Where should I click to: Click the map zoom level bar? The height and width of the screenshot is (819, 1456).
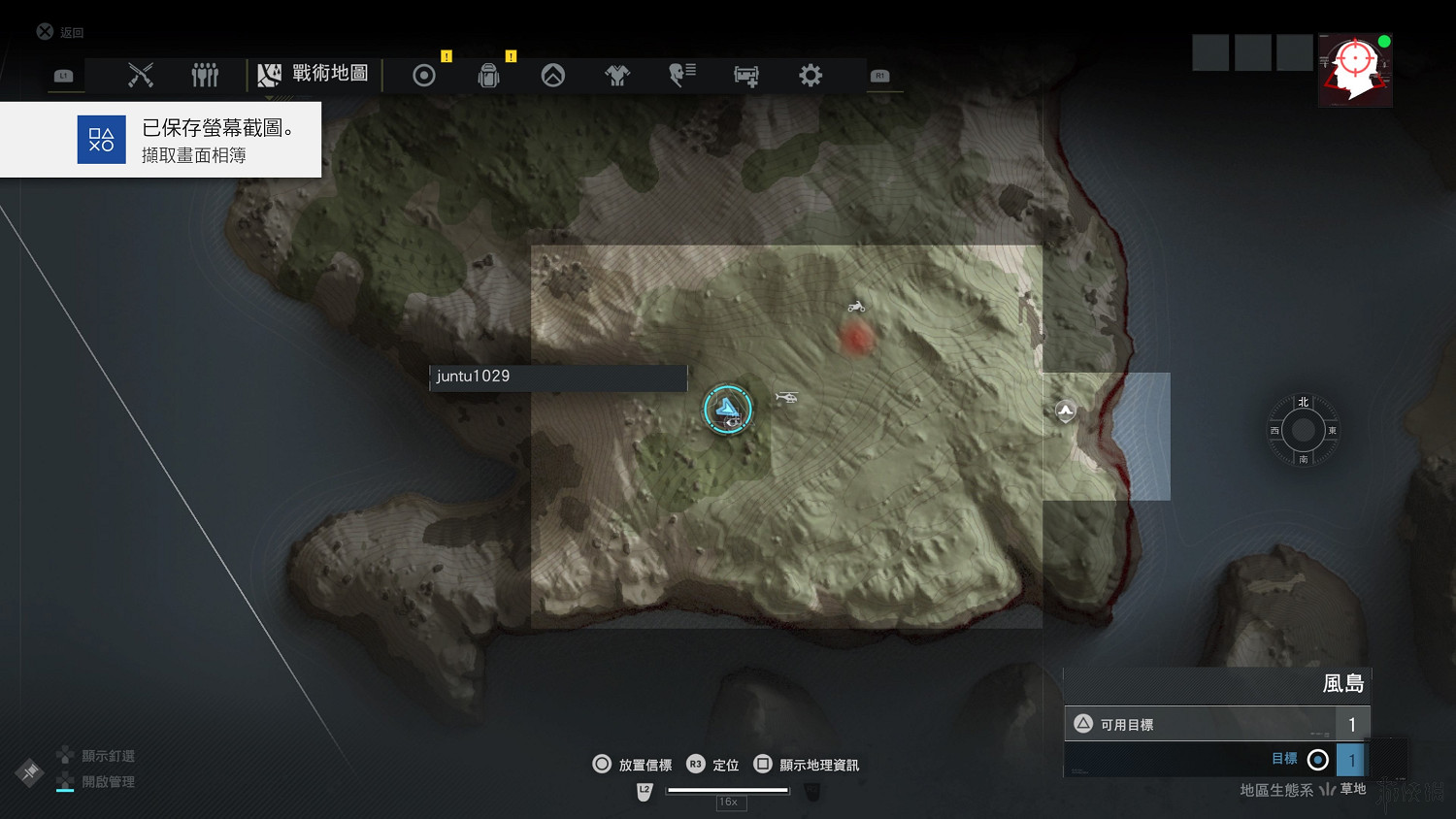click(x=728, y=791)
